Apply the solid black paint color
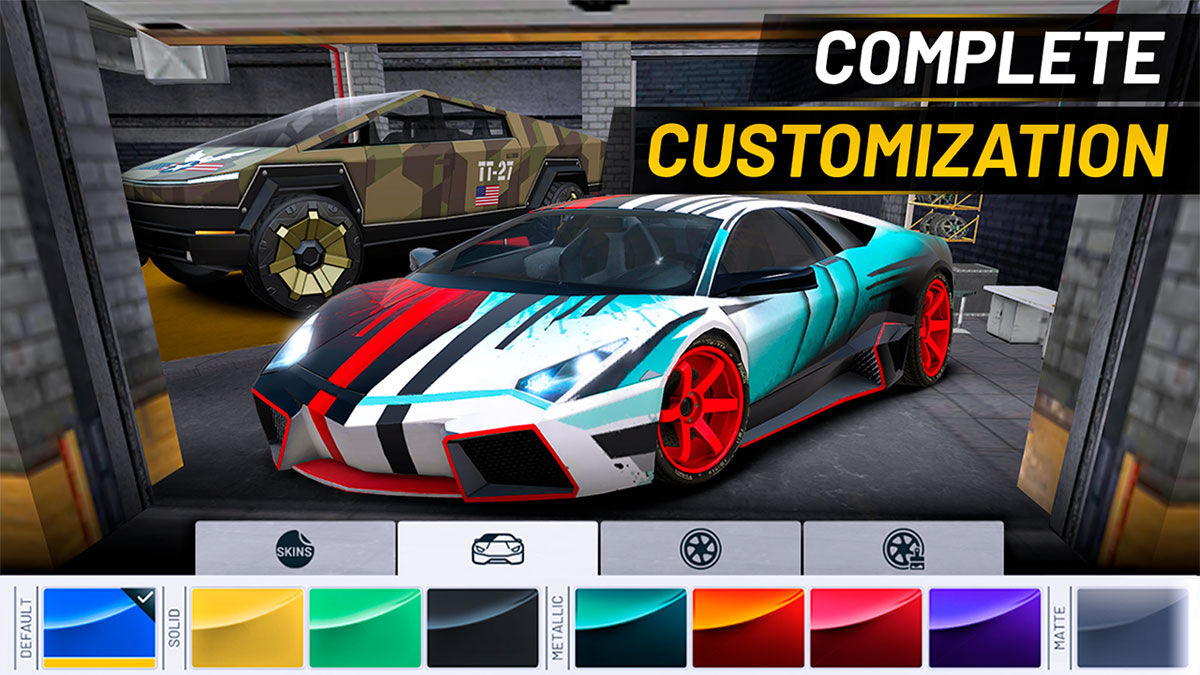The width and height of the screenshot is (1200, 675). coord(483,627)
